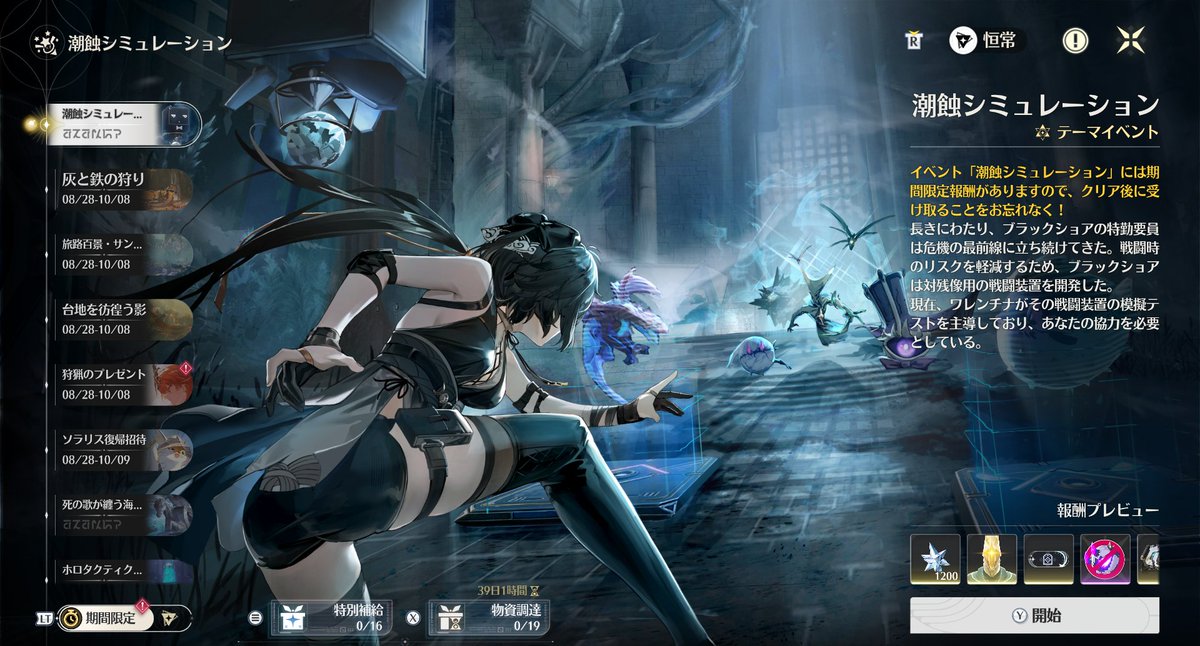Open the exclamation mark info button

1075,41
